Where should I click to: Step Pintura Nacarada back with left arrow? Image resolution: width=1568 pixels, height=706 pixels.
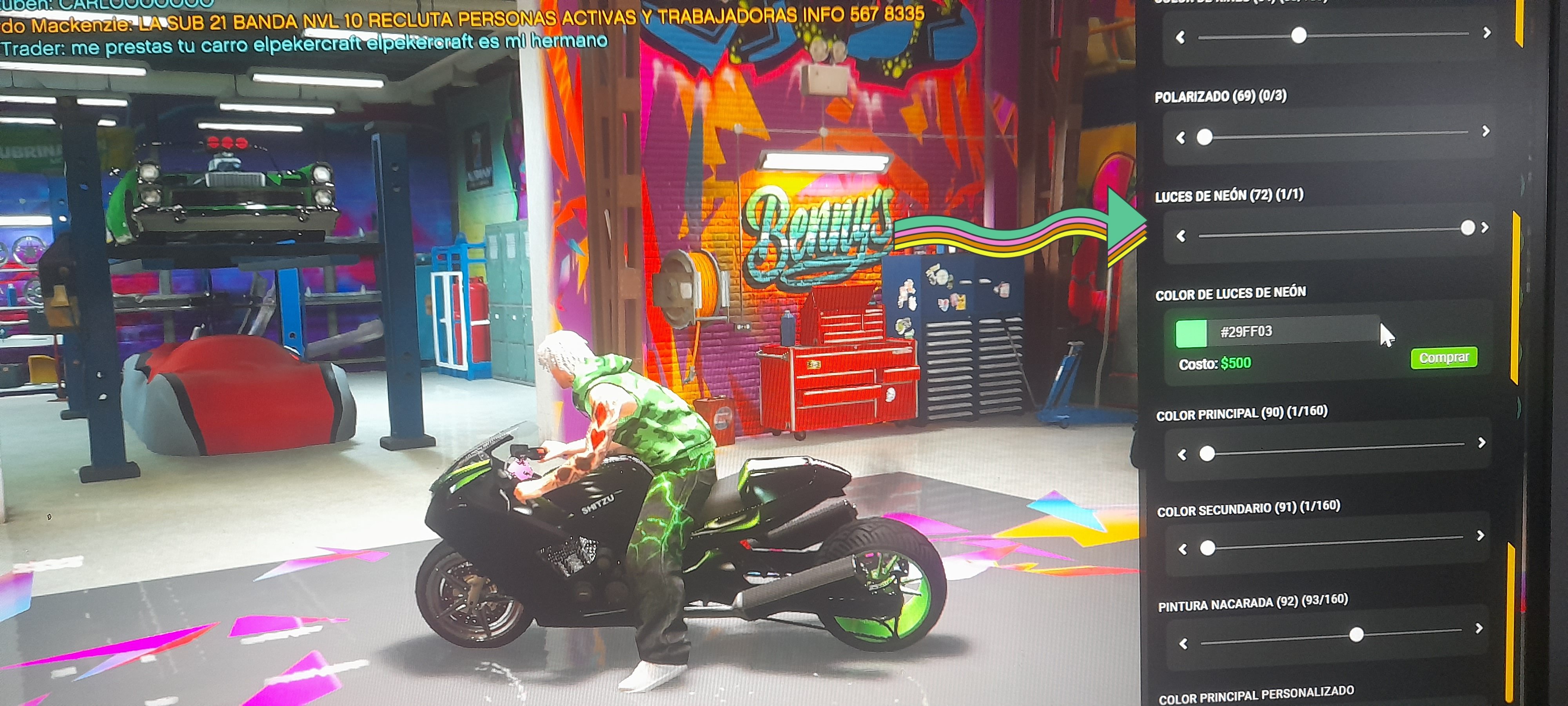(x=1183, y=644)
